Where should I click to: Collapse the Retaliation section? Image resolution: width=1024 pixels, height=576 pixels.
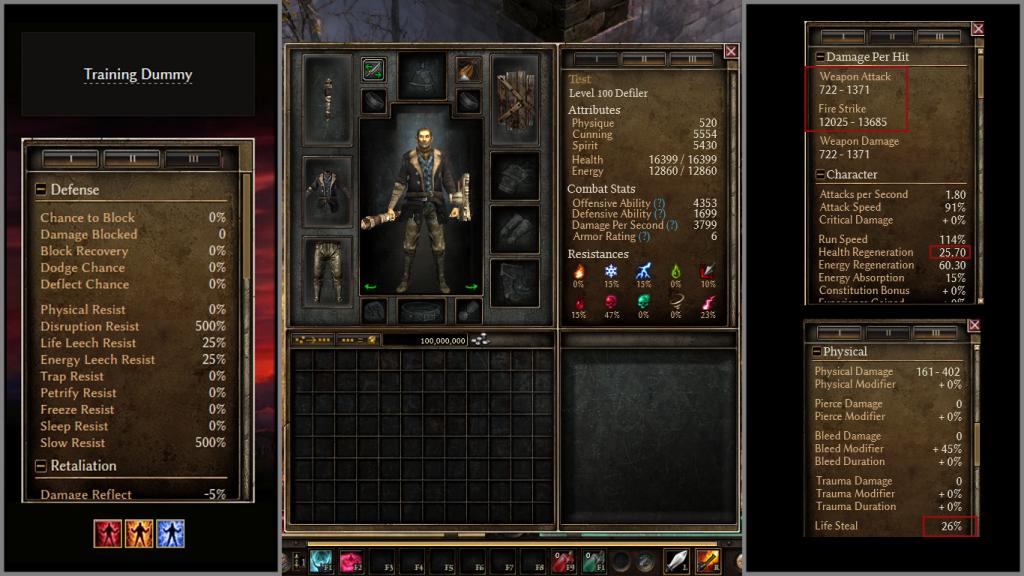(41, 466)
